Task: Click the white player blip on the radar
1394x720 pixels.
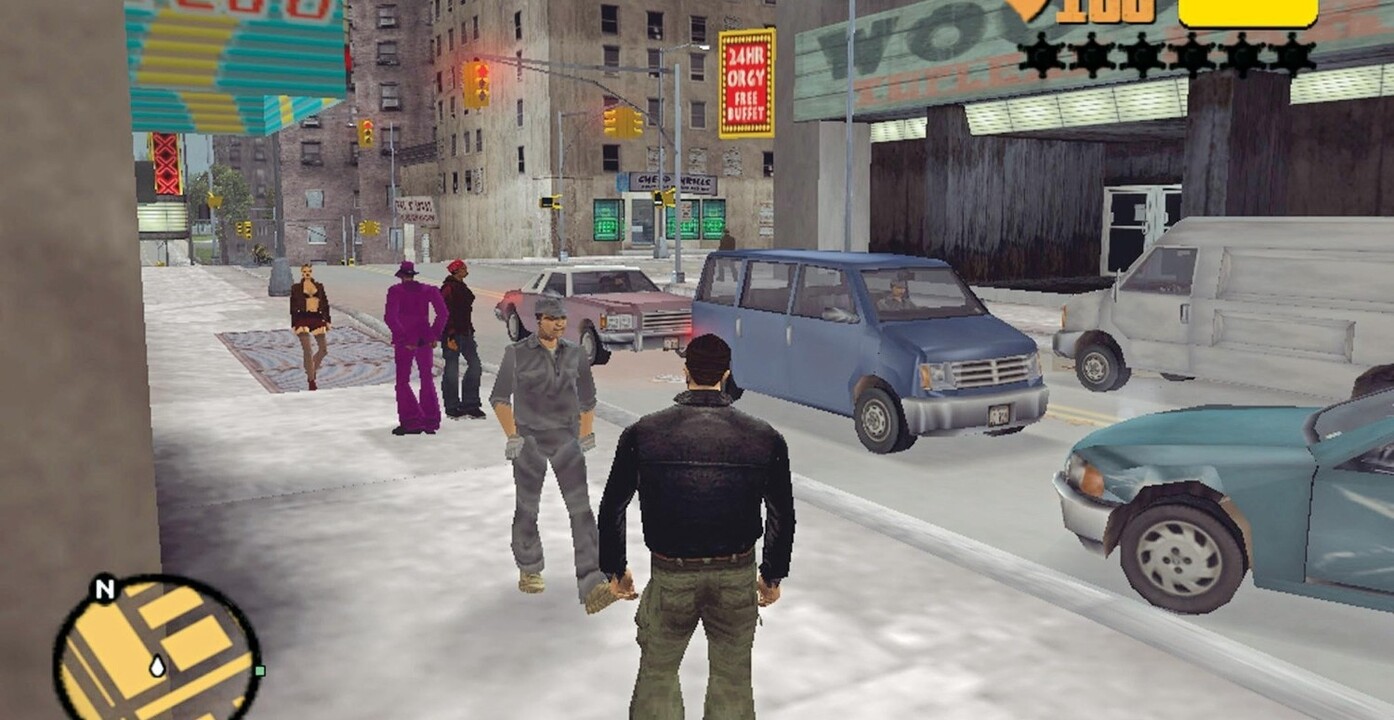Action: pyautogui.click(x=157, y=667)
